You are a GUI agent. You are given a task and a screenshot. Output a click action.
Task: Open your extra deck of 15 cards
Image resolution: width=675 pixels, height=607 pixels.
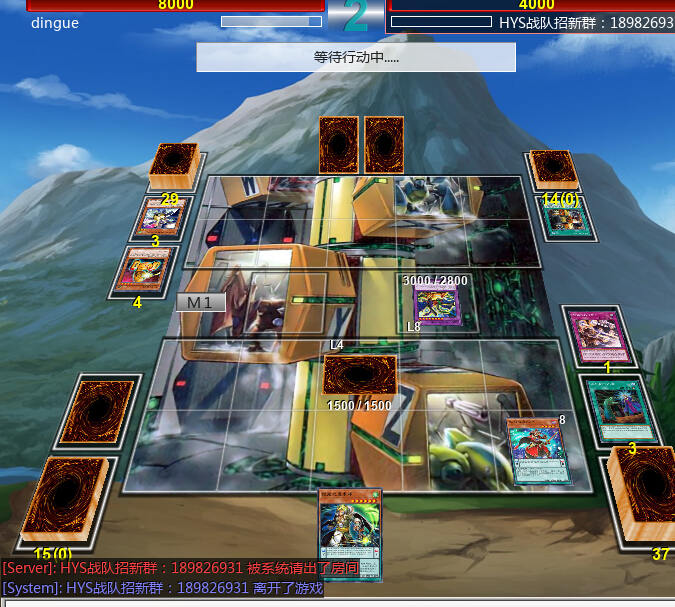tap(64, 506)
